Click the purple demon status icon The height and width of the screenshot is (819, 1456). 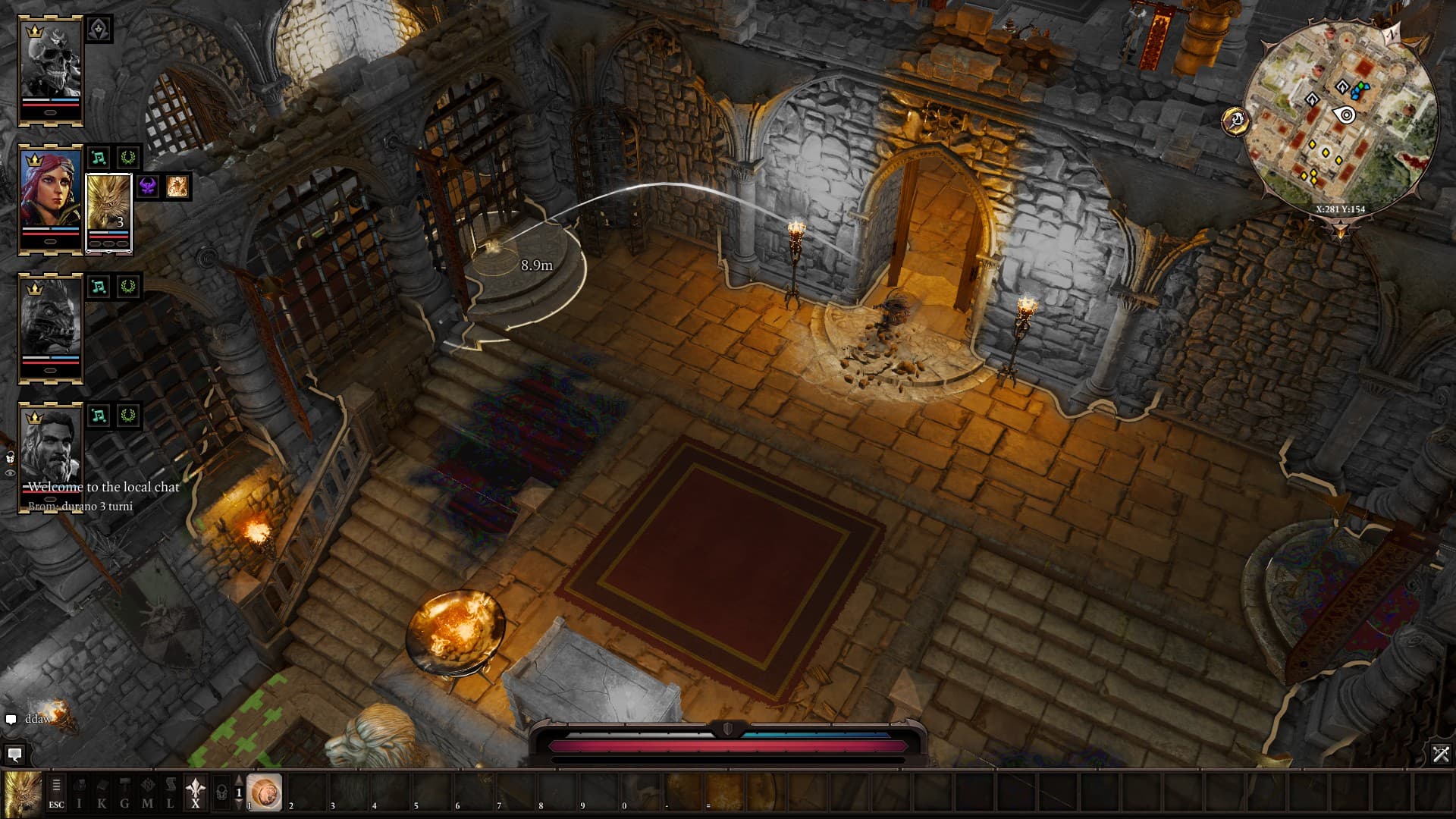(x=149, y=187)
